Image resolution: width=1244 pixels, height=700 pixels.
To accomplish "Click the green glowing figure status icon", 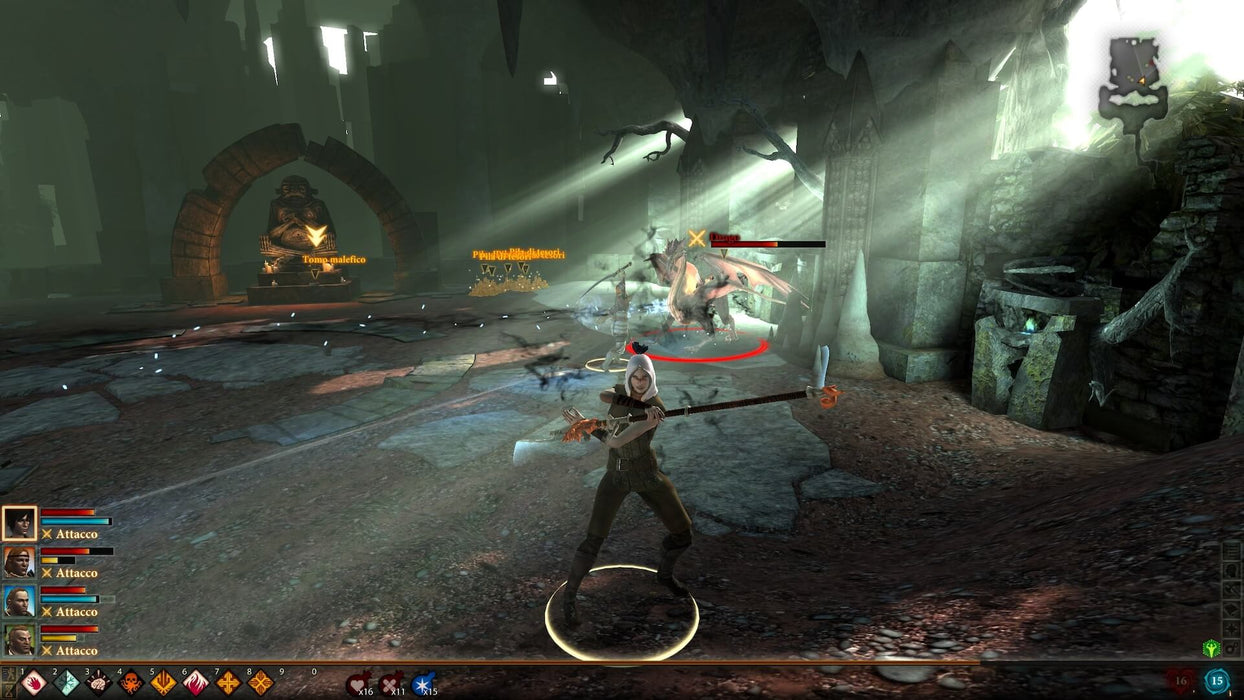I will 1211,648.
